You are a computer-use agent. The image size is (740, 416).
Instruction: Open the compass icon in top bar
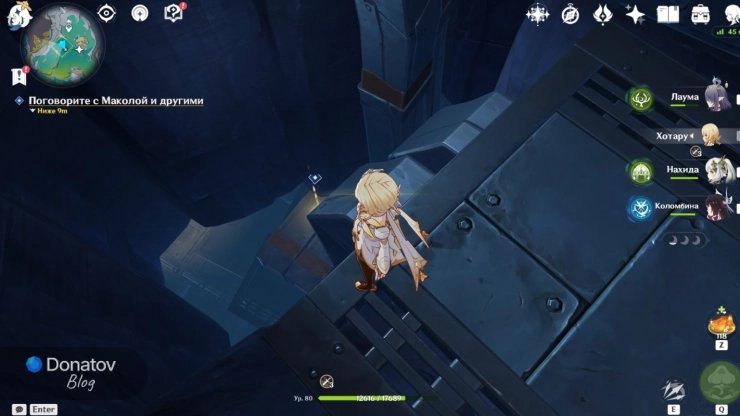(571, 14)
